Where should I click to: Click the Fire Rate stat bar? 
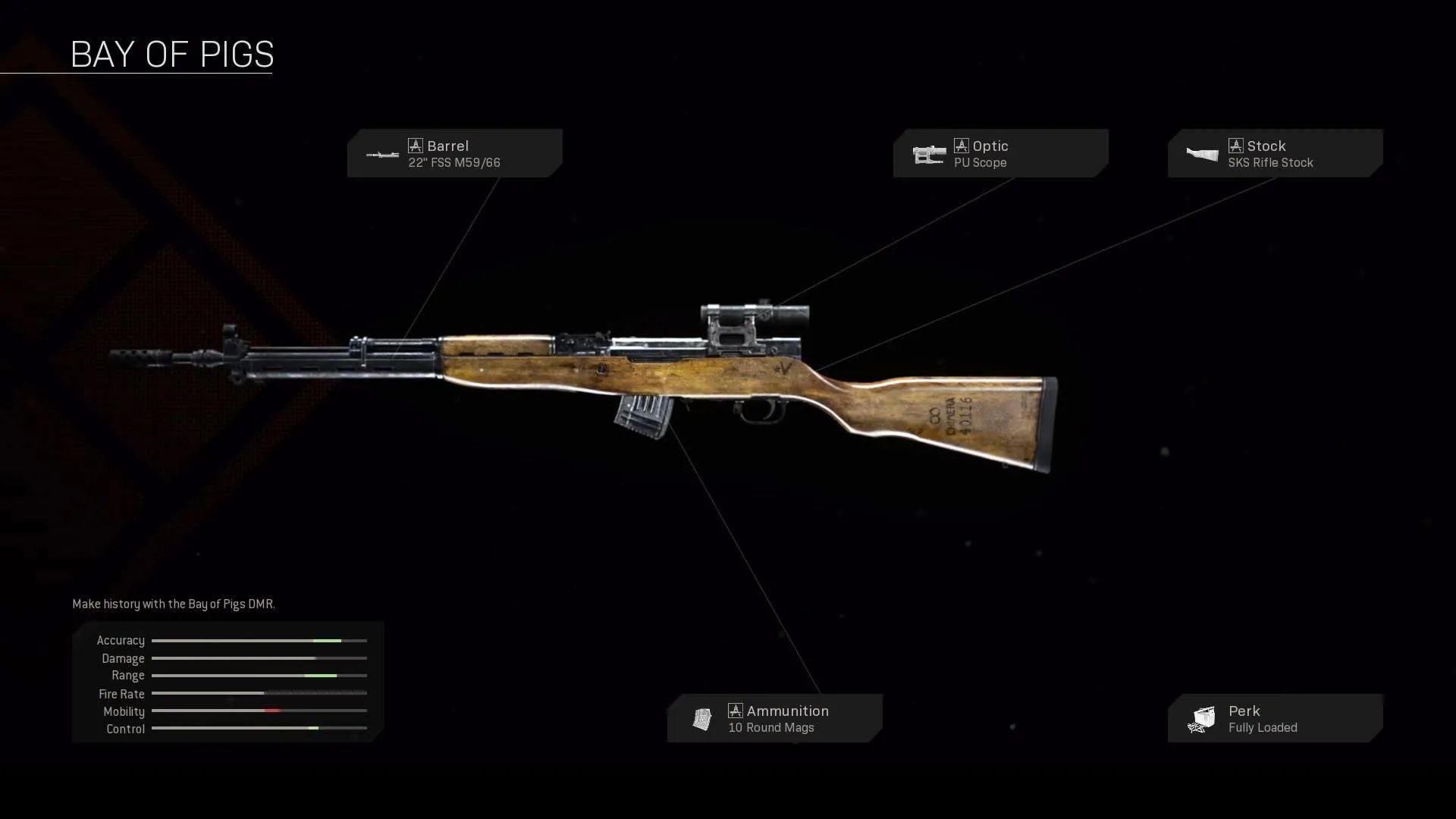click(x=259, y=693)
